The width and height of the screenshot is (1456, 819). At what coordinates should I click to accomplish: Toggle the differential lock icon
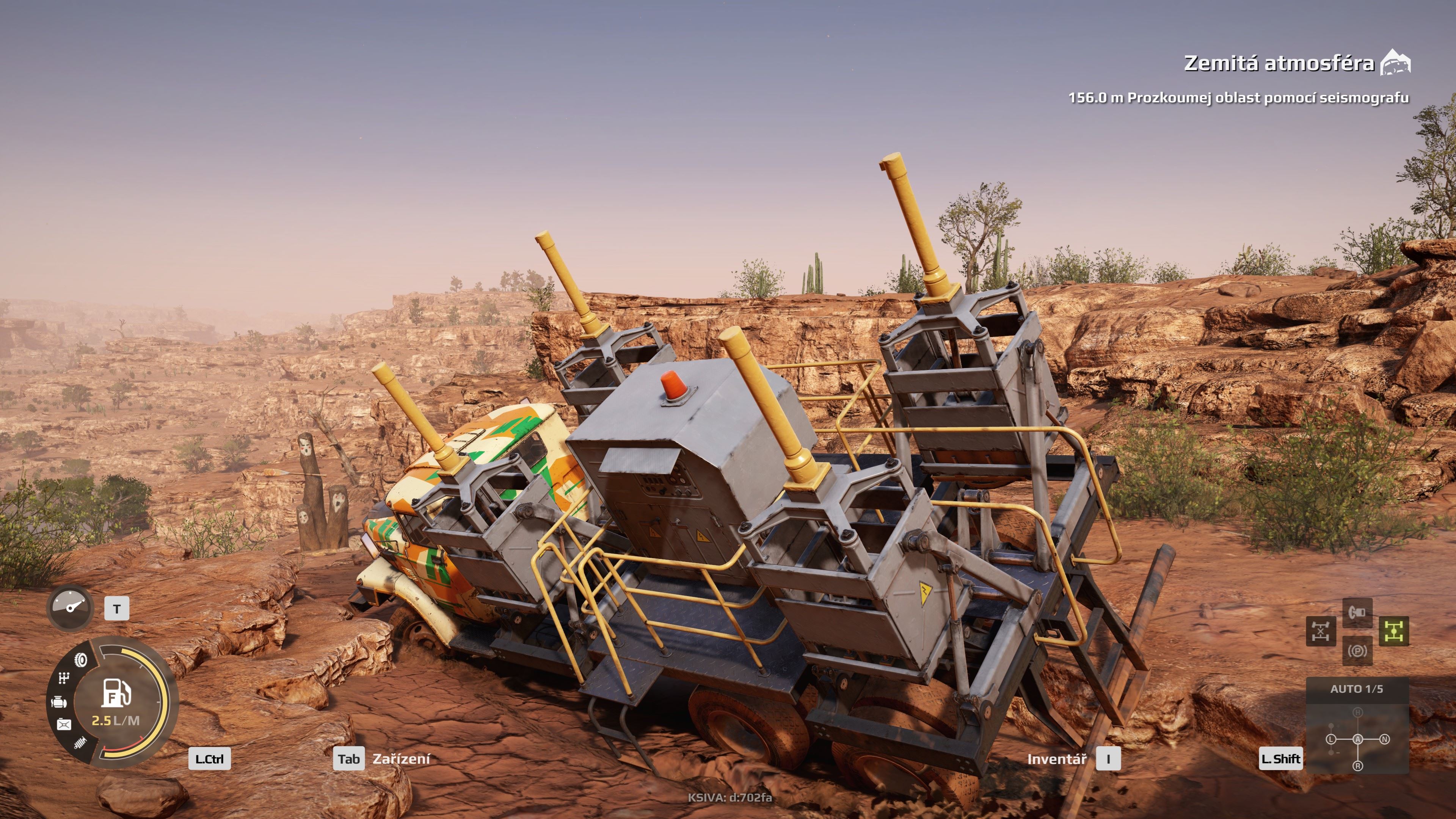pos(1321,631)
